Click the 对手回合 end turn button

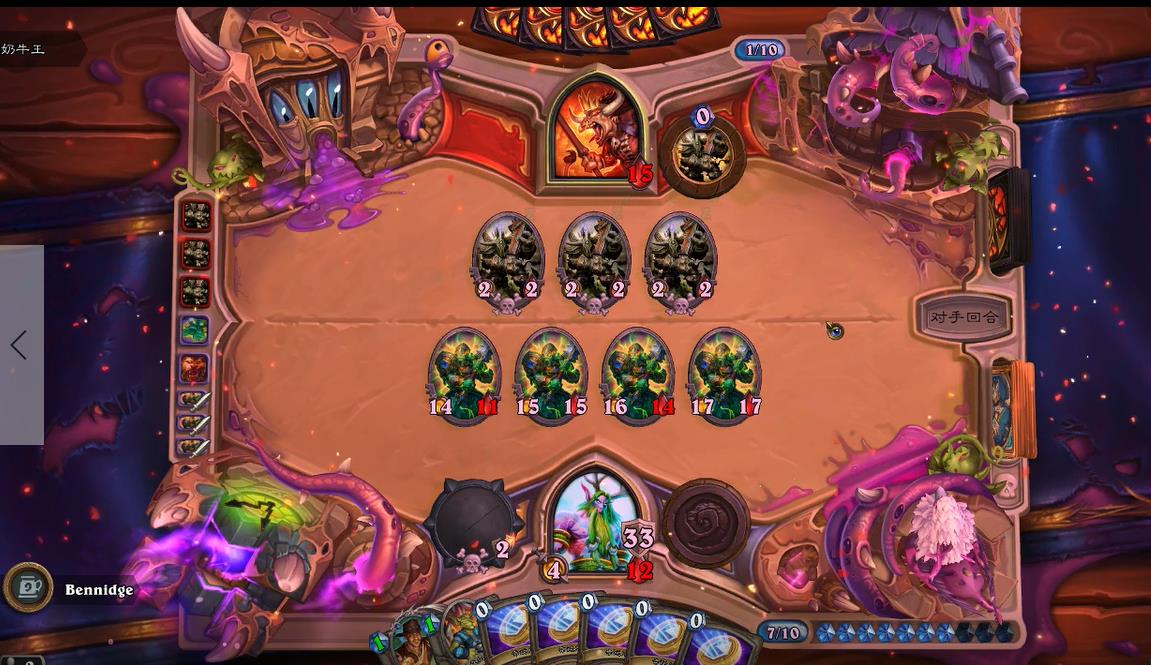(x=963, y=317)
